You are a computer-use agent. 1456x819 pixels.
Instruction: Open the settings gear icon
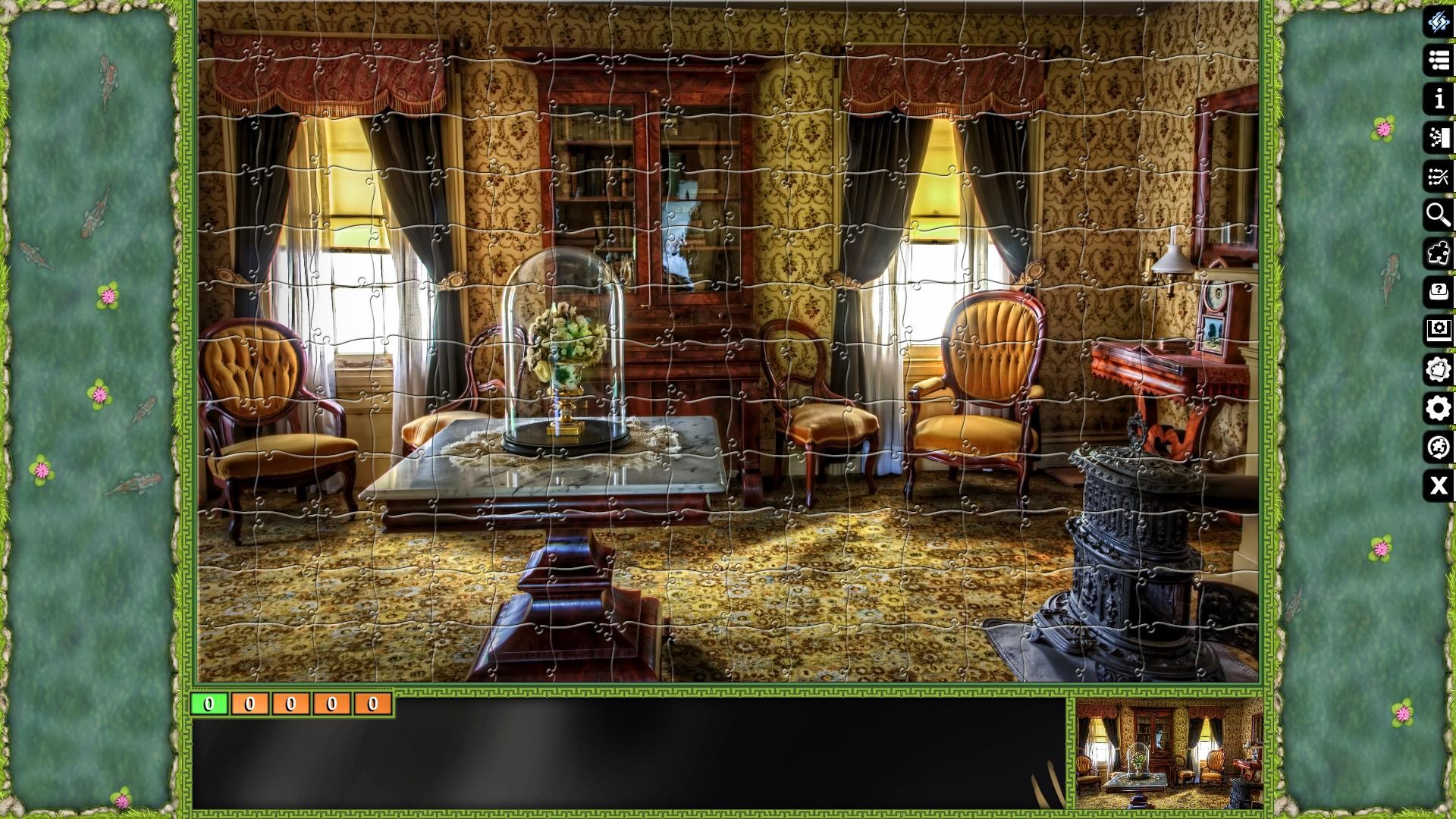pyautogui.click(x=1437, y=409)
